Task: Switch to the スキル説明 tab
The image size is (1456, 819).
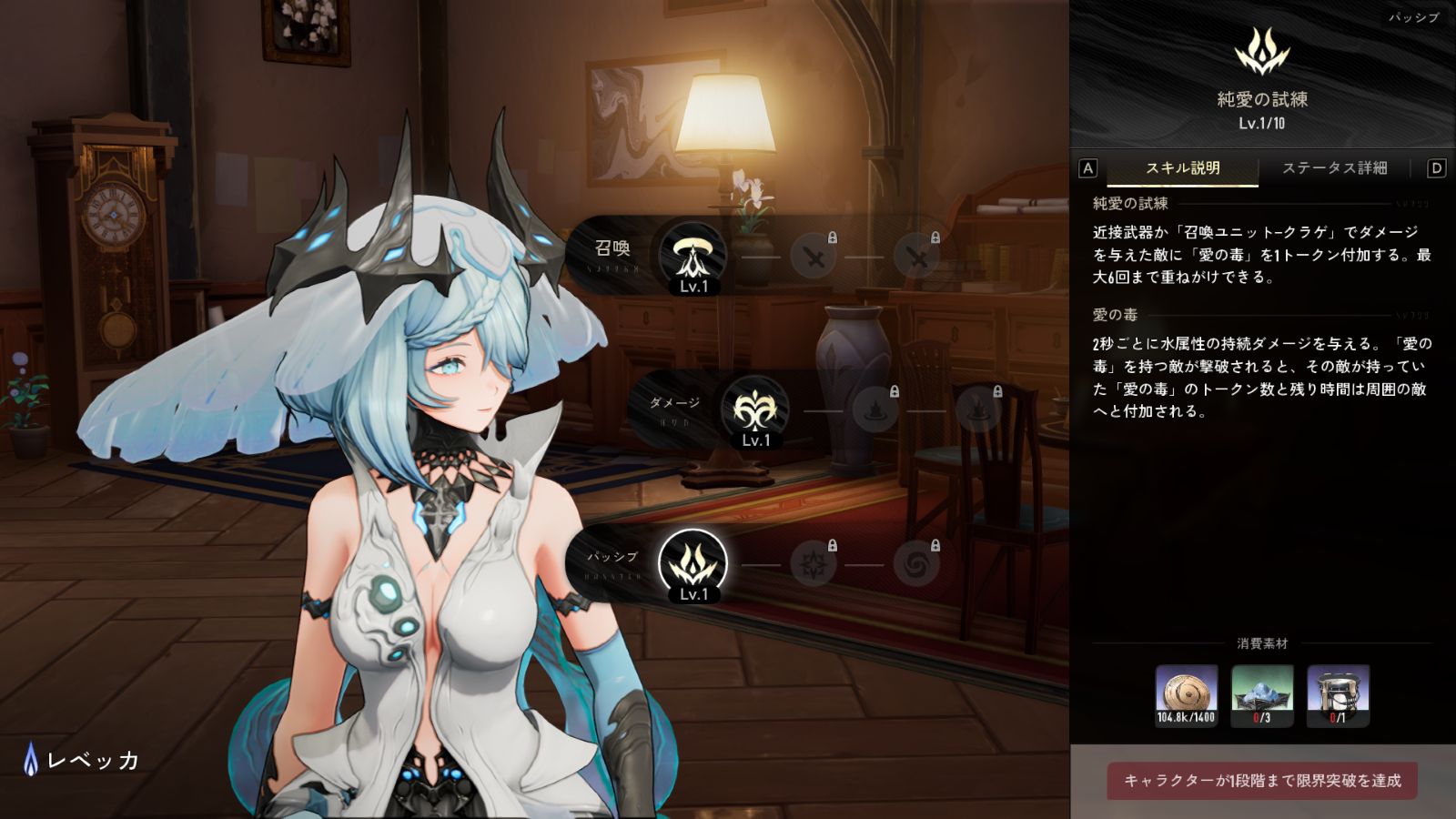Action: point(1182,168)
